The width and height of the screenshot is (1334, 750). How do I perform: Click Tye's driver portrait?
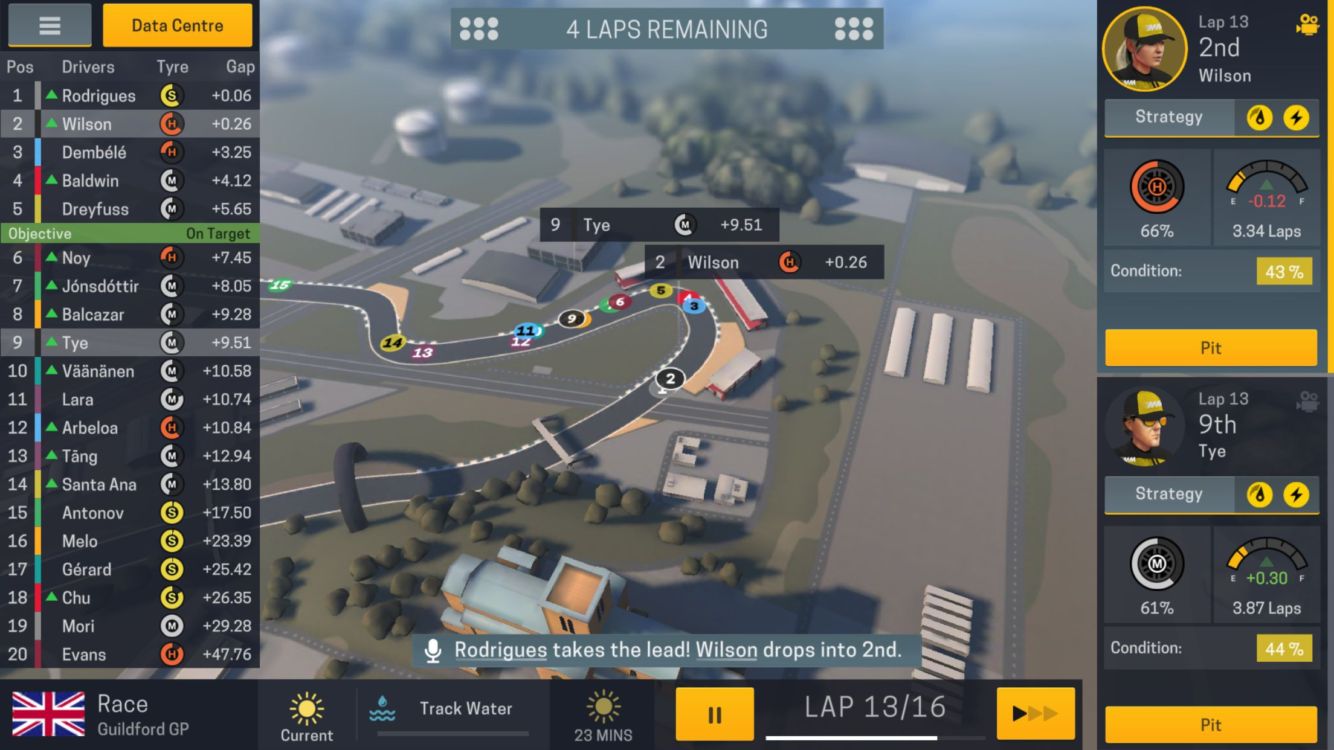pyautogui.click(x=1144, y=425)
